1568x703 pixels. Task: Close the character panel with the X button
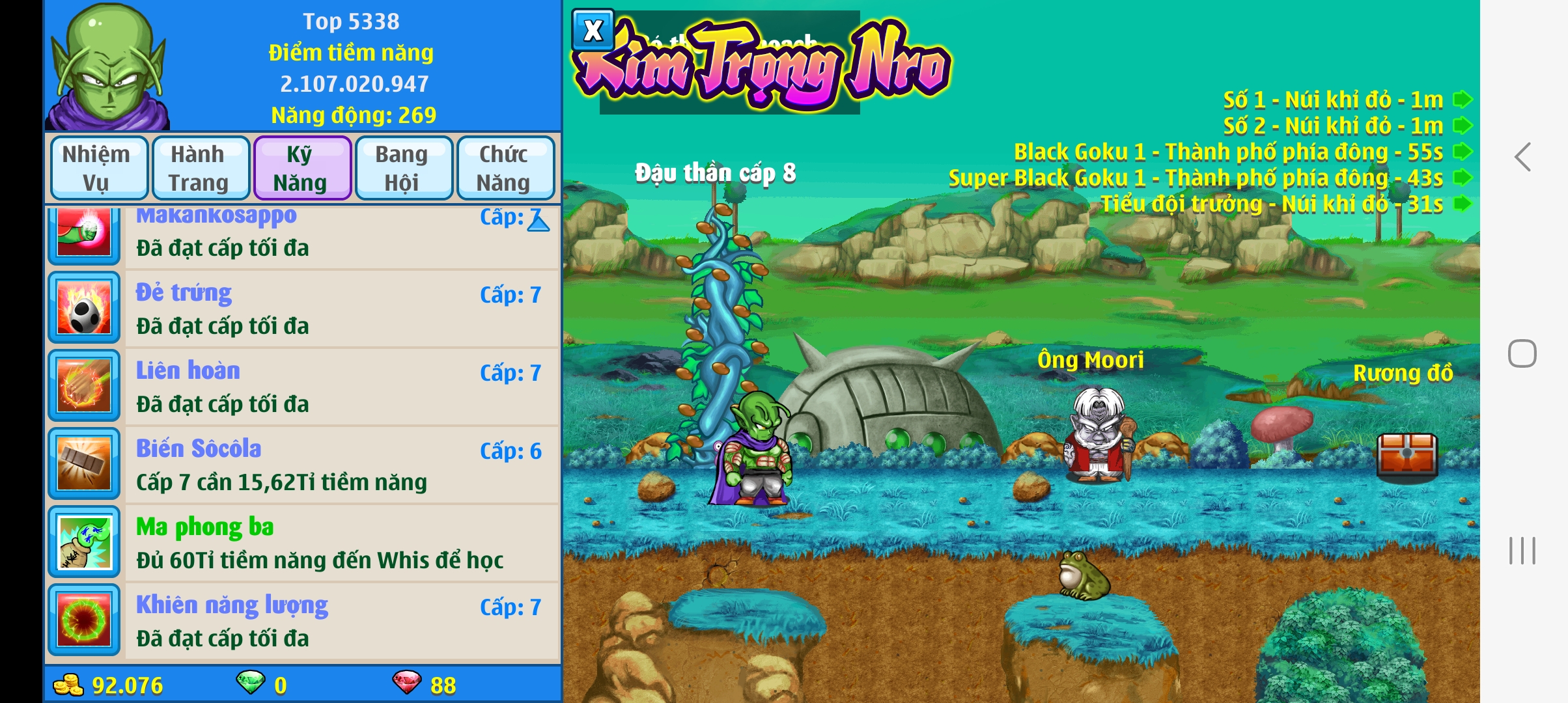coord(593,30)
